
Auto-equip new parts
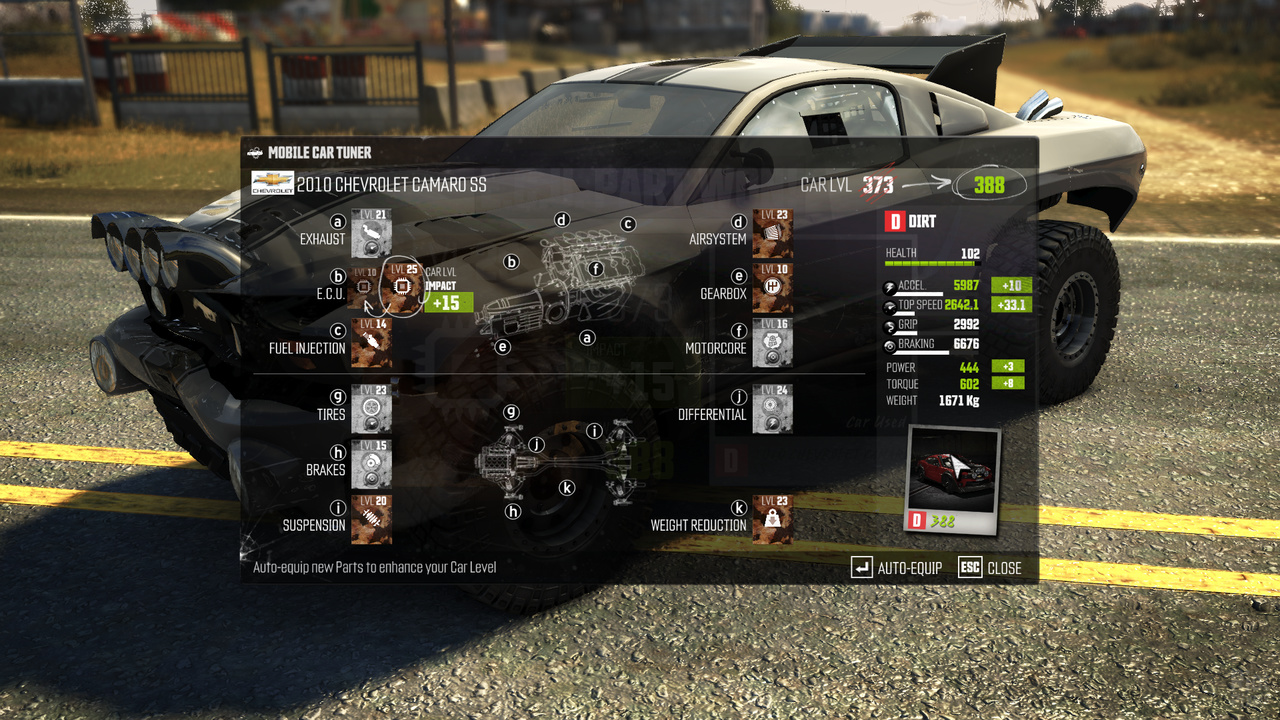coord(897,568)
